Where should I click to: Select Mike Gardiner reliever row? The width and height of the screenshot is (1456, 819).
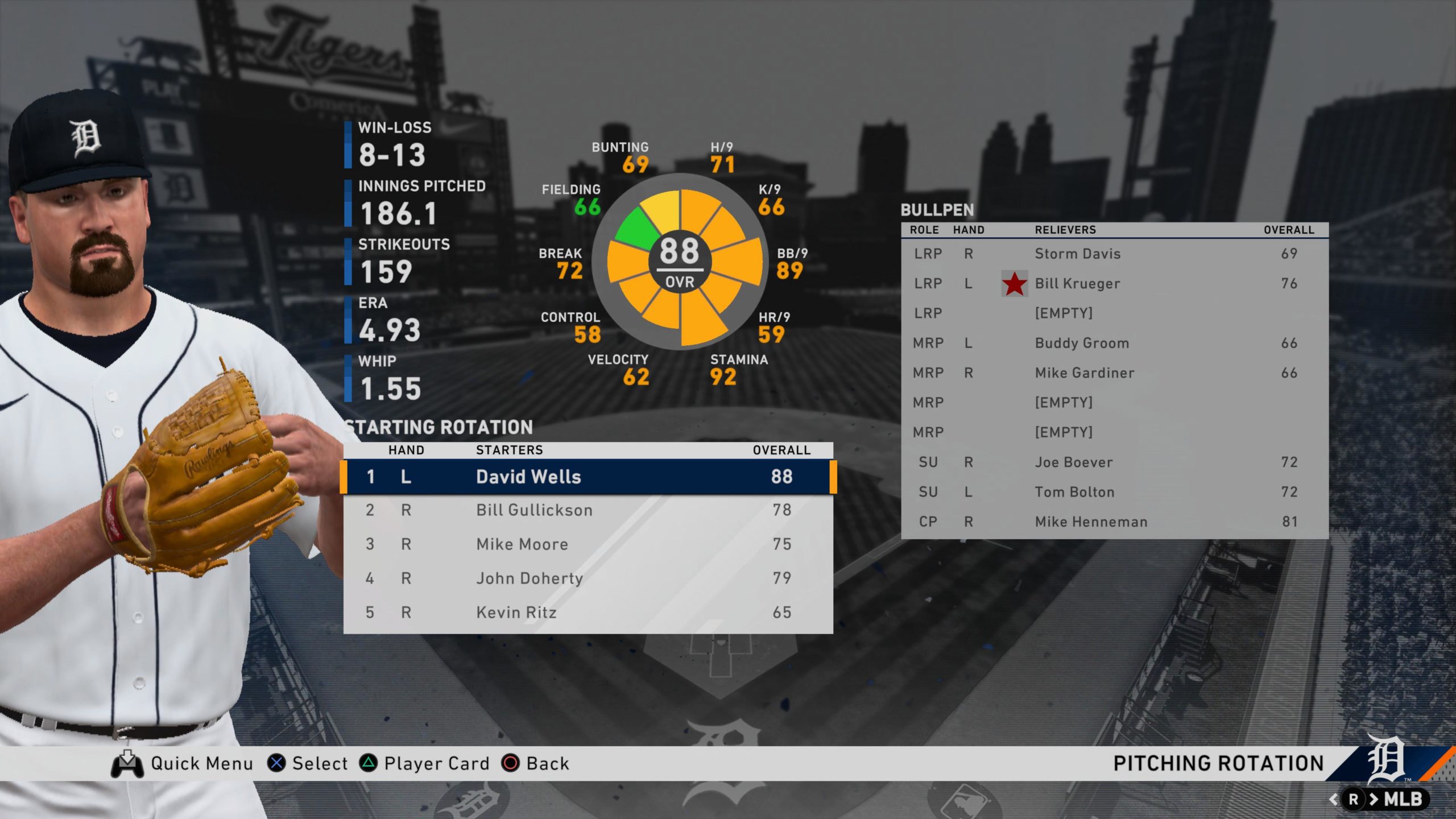pyautogui.click(x=1114, y=373)
